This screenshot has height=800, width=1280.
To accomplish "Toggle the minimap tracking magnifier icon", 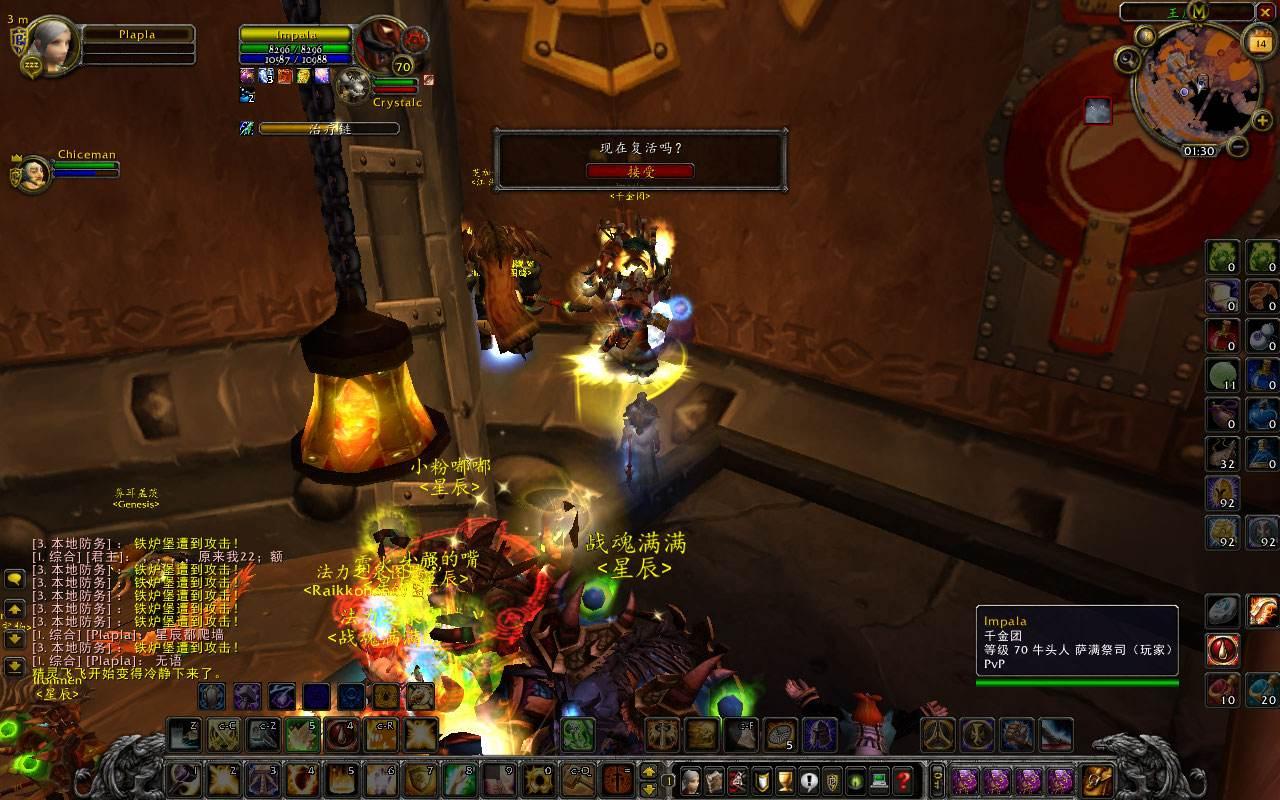I will coord(1128,59).
